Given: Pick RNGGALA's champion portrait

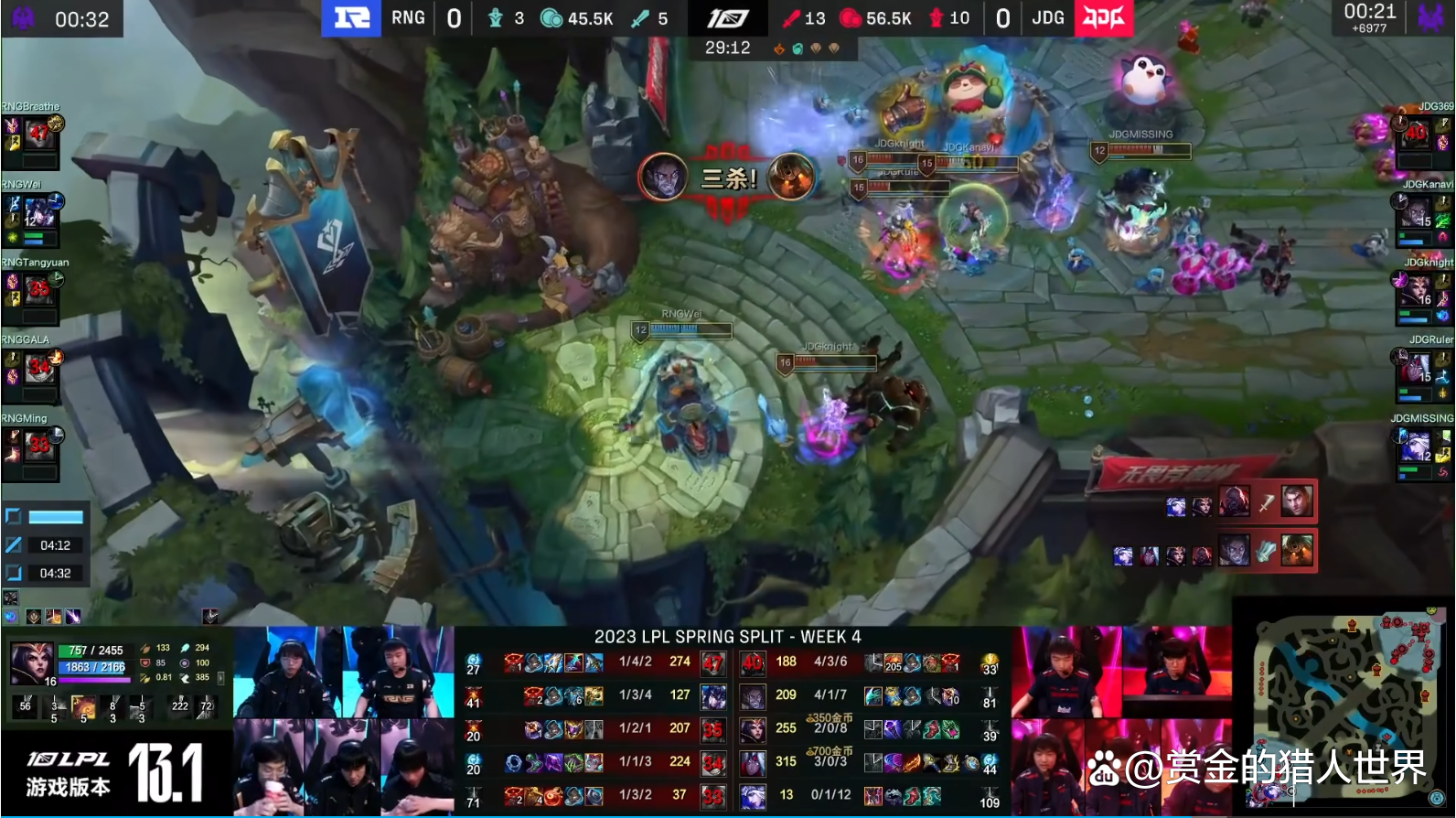Looking at the screenshot, I should click(38, 368).
